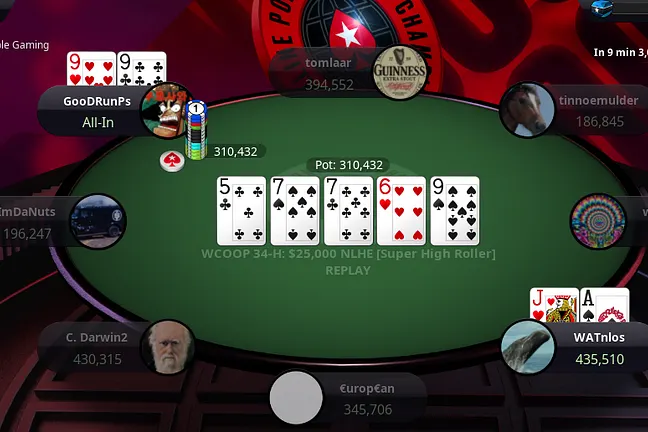Click EmDaNuts's car avatar
Image resolution: width=648 pixels, height=432 pixels.
coord(100,220)
